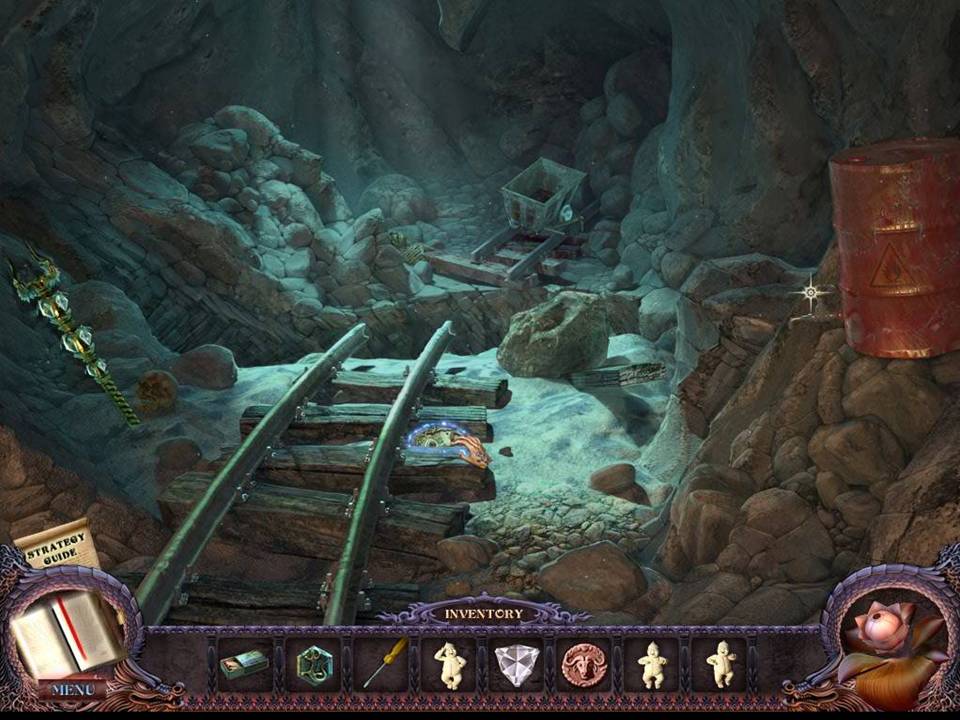
Task: Select the matchbox in inventory
Action: [x=243, y=663]
